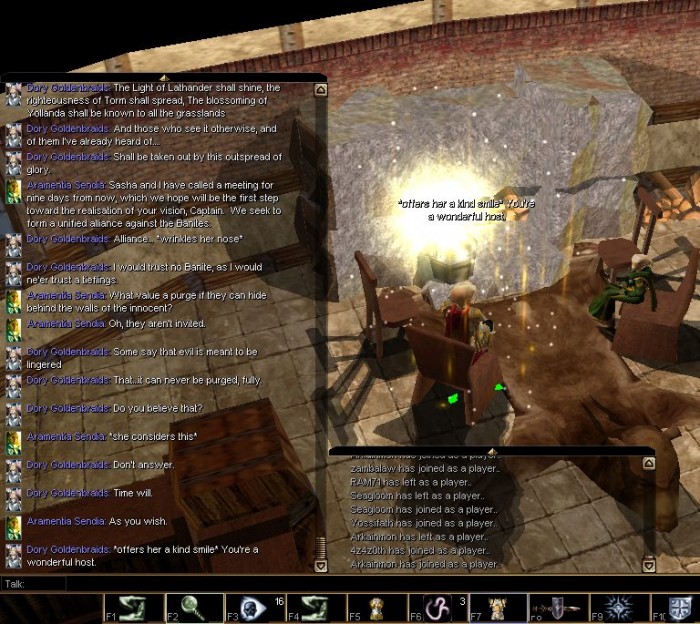The height and width of the screenshot is (624, 700).
Task: Click the server message log's up arrow
Action: tap(648, 464)
